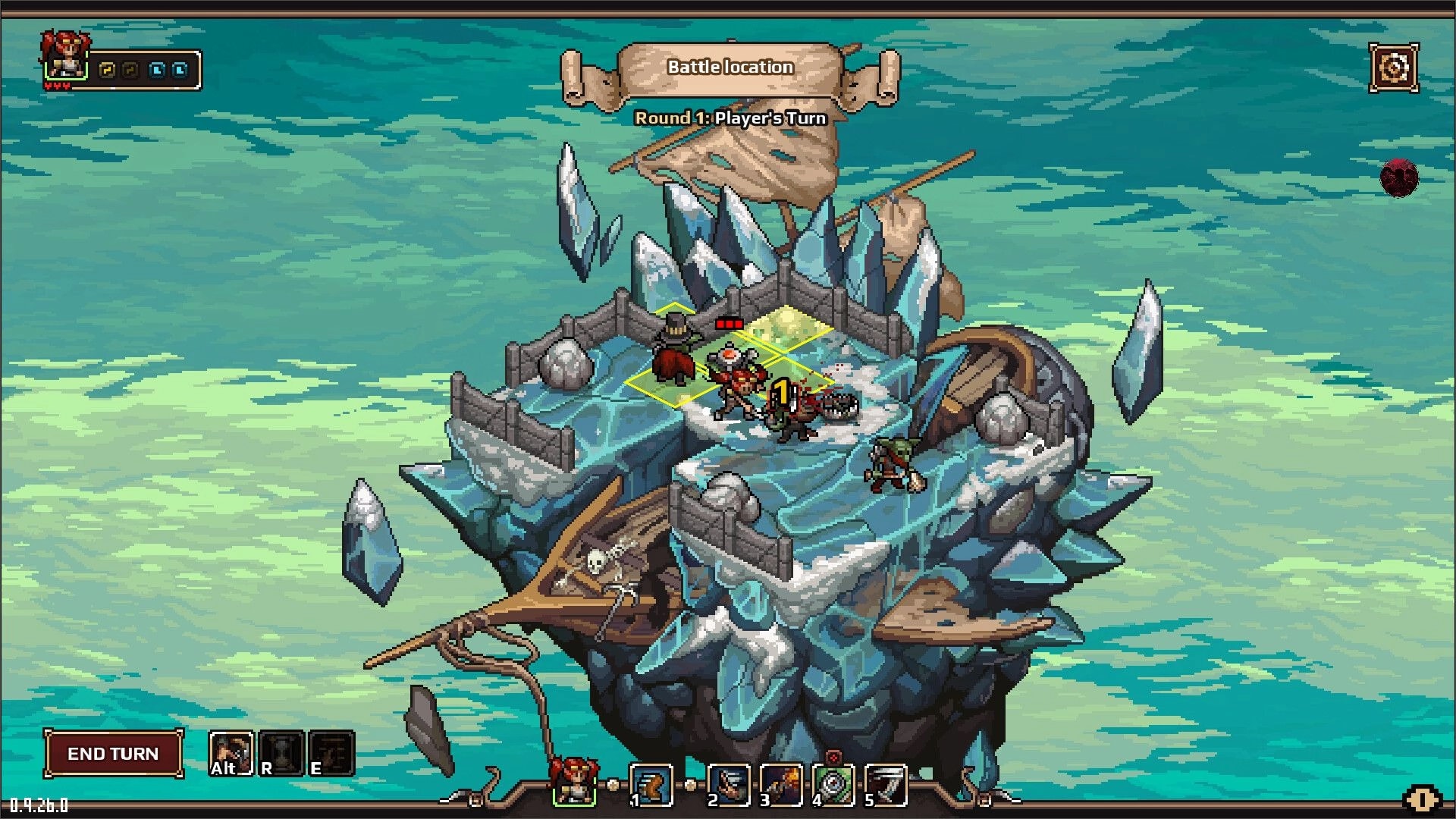Click the R ability slot
Viewport: 1456px width, 819px height.
[x=281, y=753]
